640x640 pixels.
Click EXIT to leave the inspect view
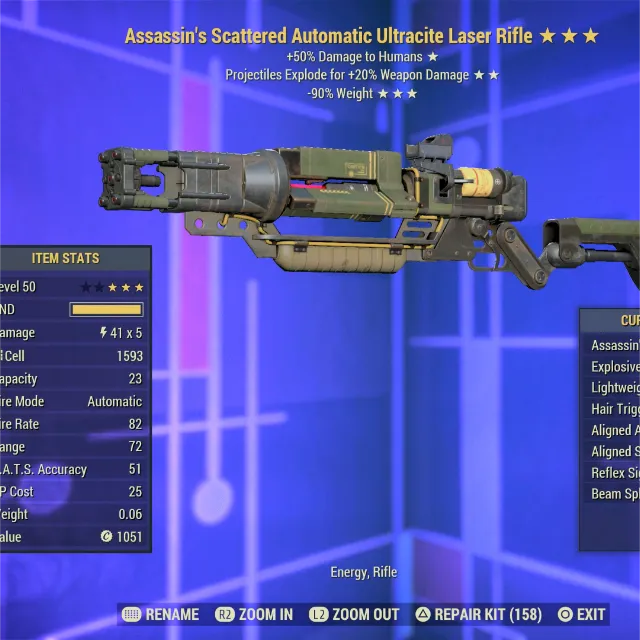582,614
